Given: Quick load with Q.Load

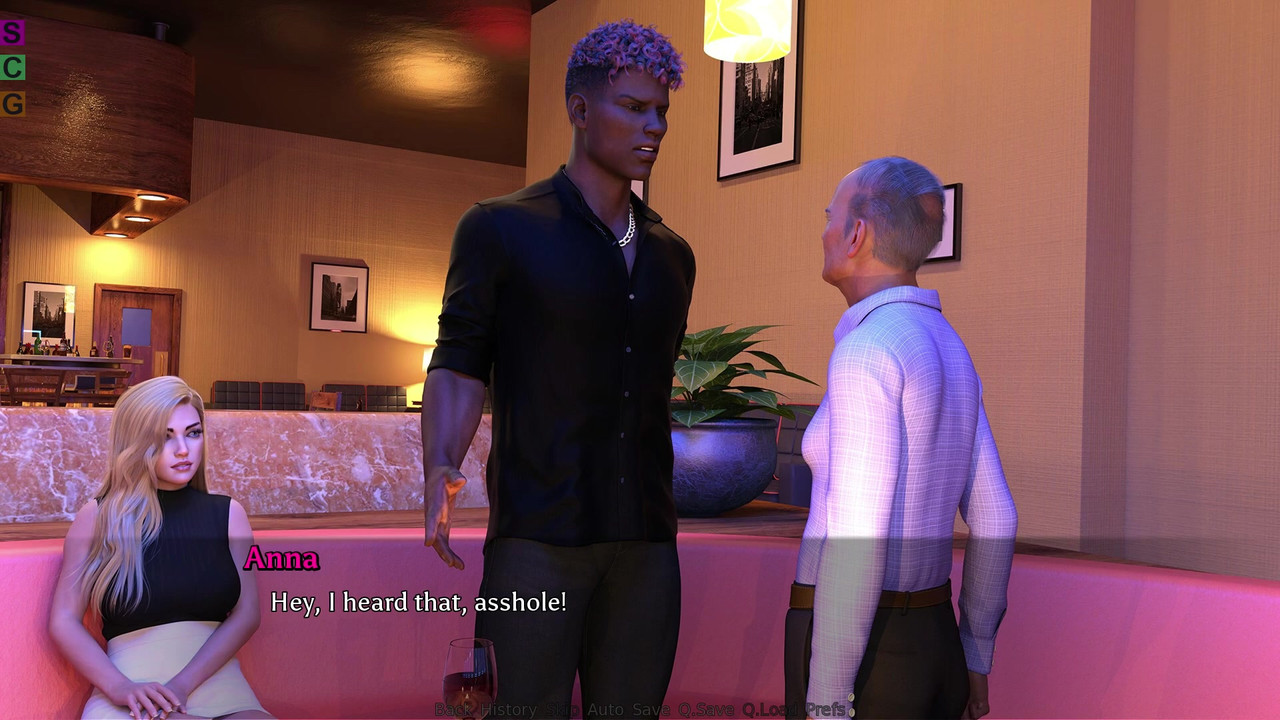Looking at the screenshot, I should 771,710.
